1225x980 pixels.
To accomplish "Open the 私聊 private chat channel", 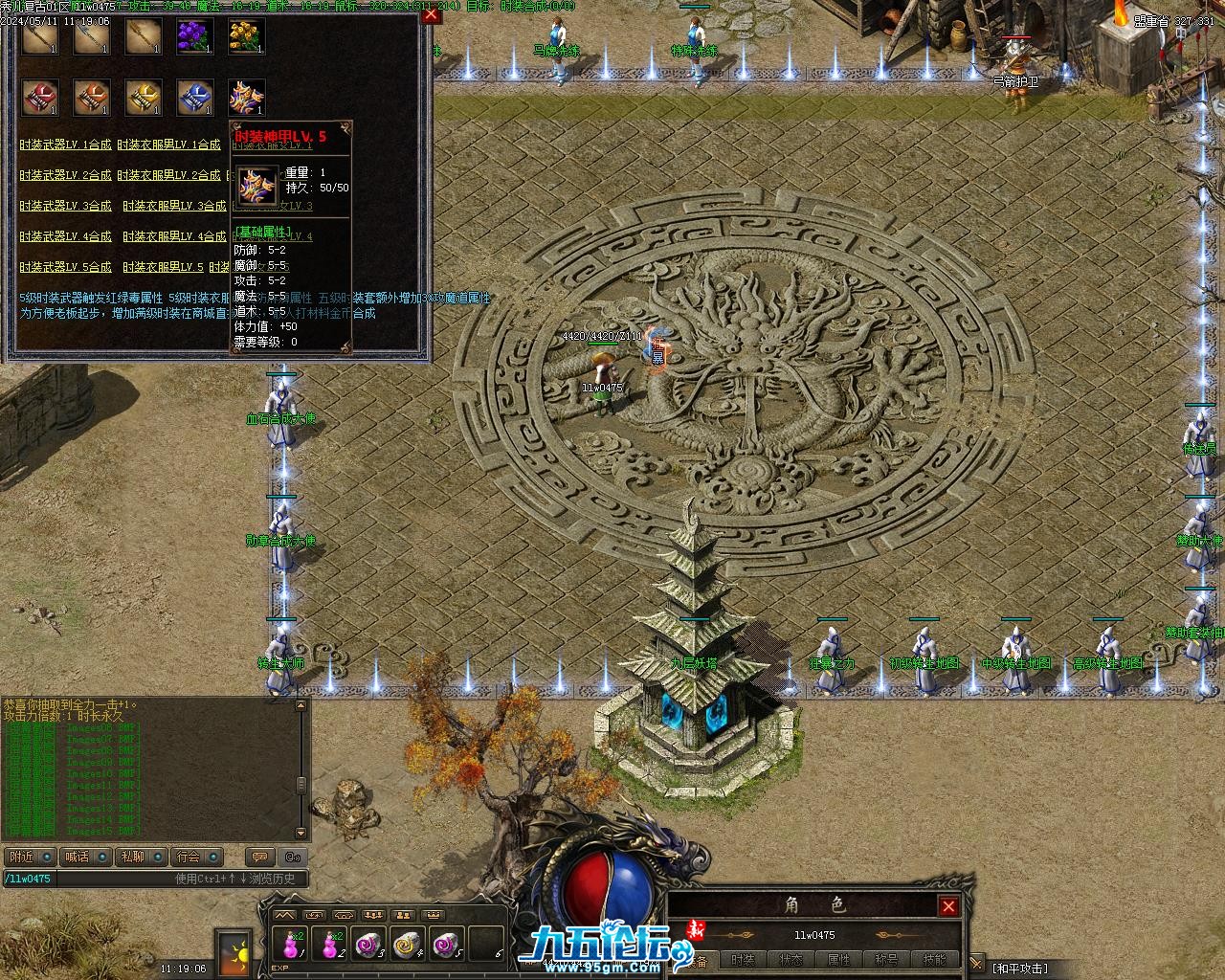I will [x=132, y=857].
